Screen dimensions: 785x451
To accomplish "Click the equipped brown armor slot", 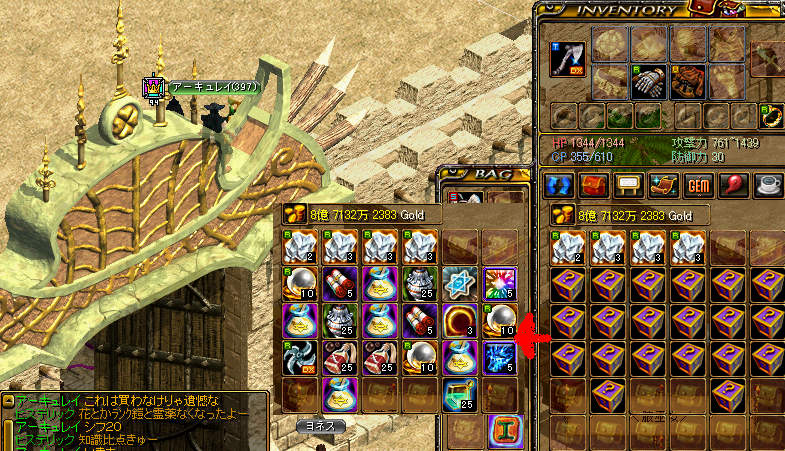I will [x=686, y=80].
